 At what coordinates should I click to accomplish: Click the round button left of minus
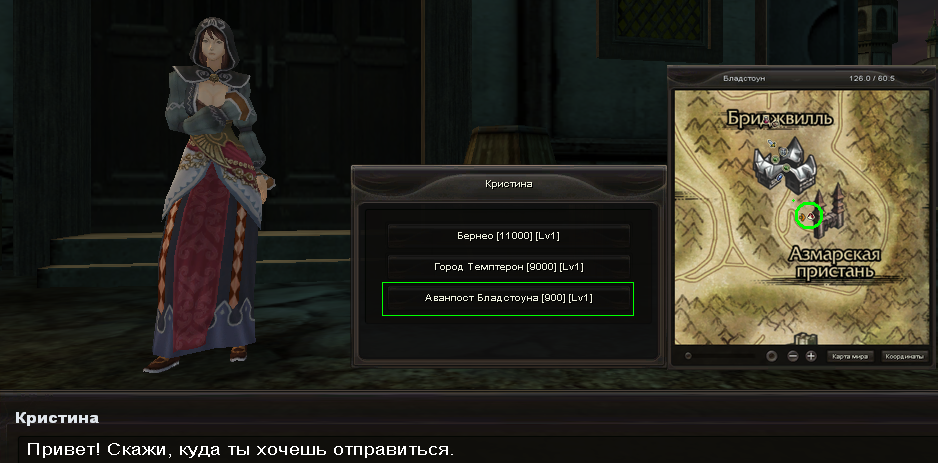click(x=771, y=356)
